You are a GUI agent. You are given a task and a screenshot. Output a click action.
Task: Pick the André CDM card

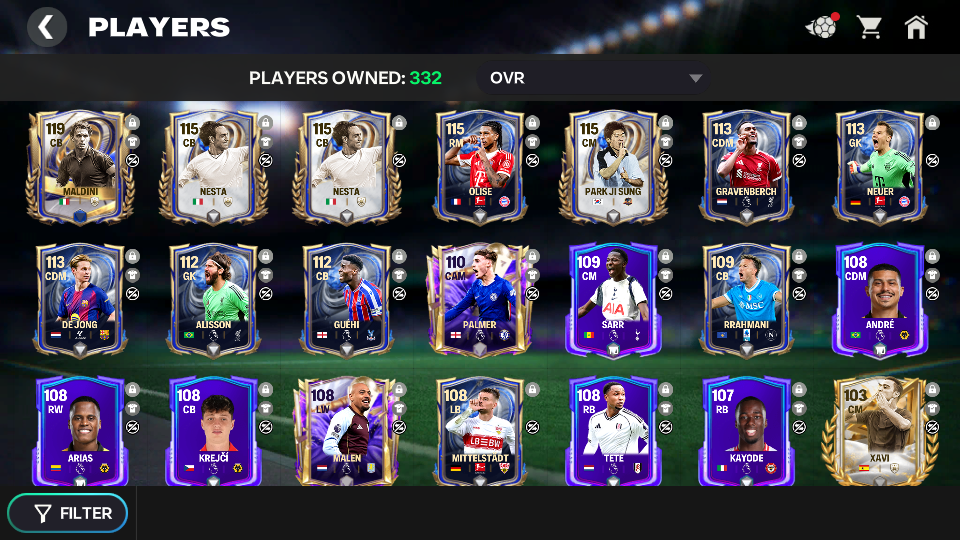[x=880, y=299]
